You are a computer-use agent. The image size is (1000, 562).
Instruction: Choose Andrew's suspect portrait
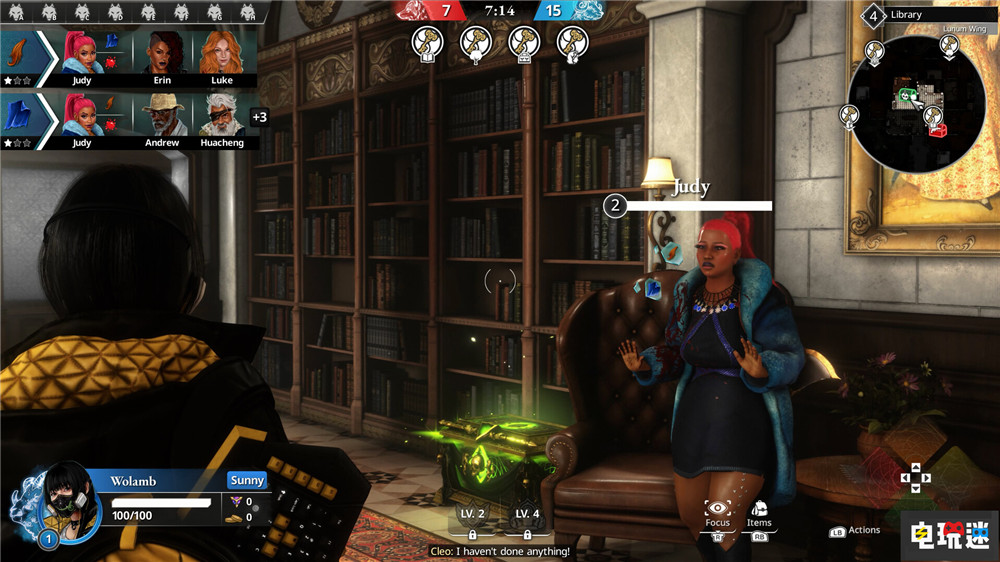click(162, 115)
